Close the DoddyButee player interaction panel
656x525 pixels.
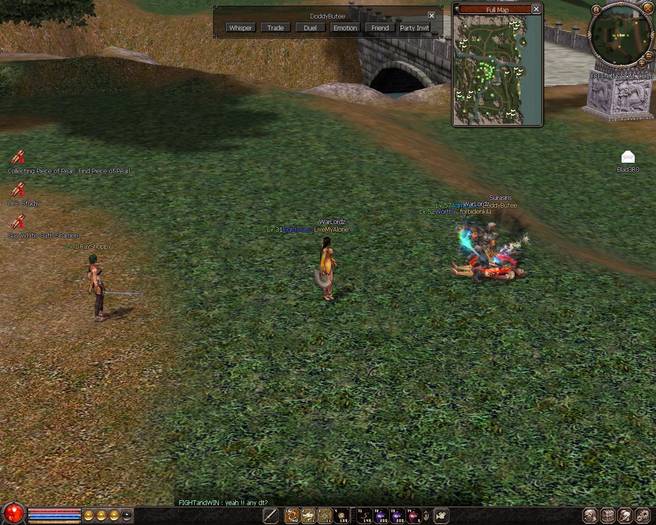(x=431, y=15)
